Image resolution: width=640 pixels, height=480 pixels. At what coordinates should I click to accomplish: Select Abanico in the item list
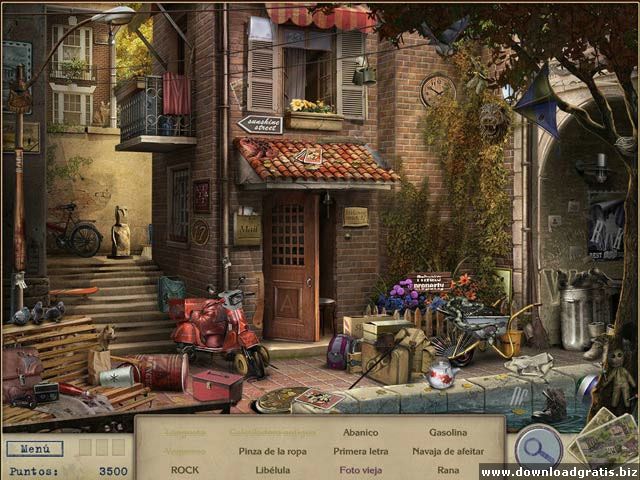(360, 433)
